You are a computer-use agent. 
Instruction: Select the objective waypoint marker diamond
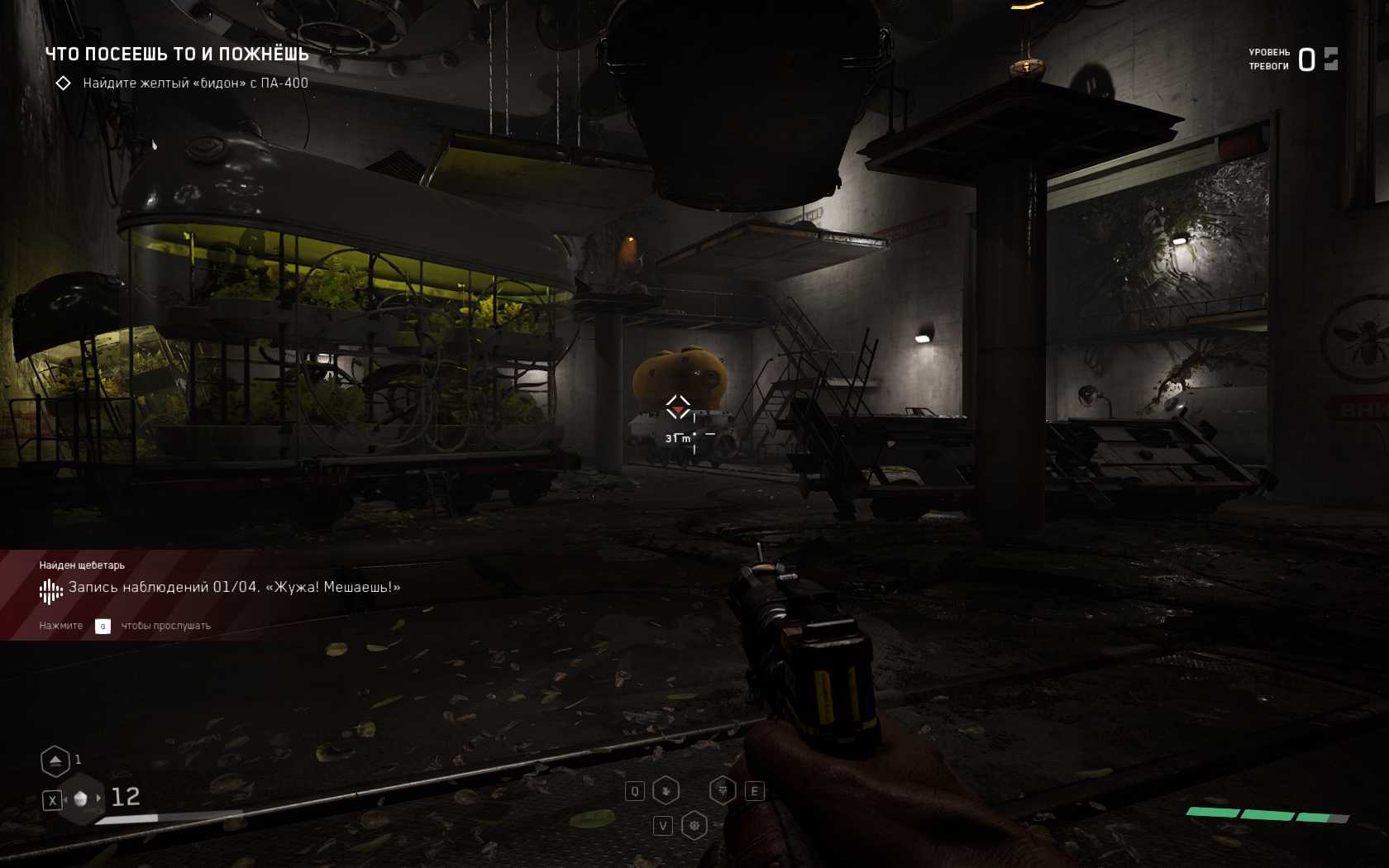[x=678, y=407]
